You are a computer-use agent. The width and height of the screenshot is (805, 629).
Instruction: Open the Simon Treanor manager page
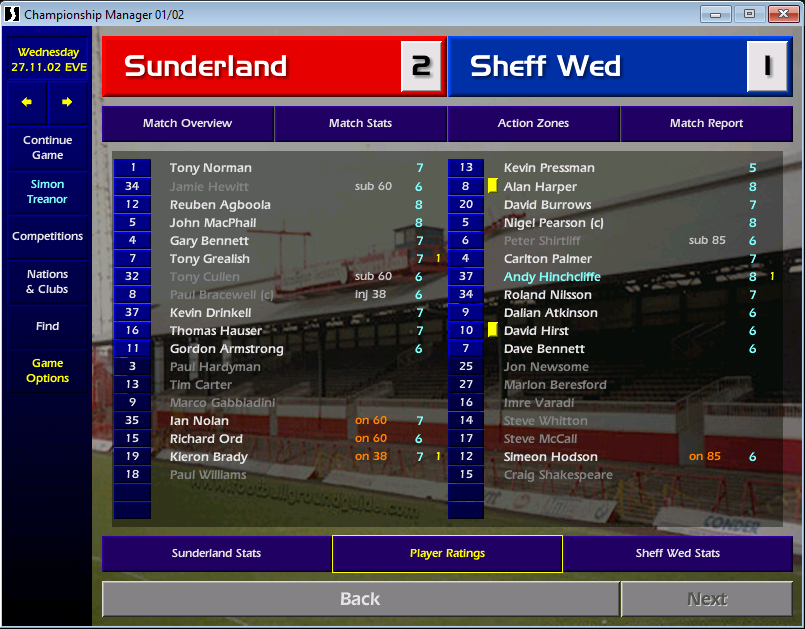click(48, 192)
